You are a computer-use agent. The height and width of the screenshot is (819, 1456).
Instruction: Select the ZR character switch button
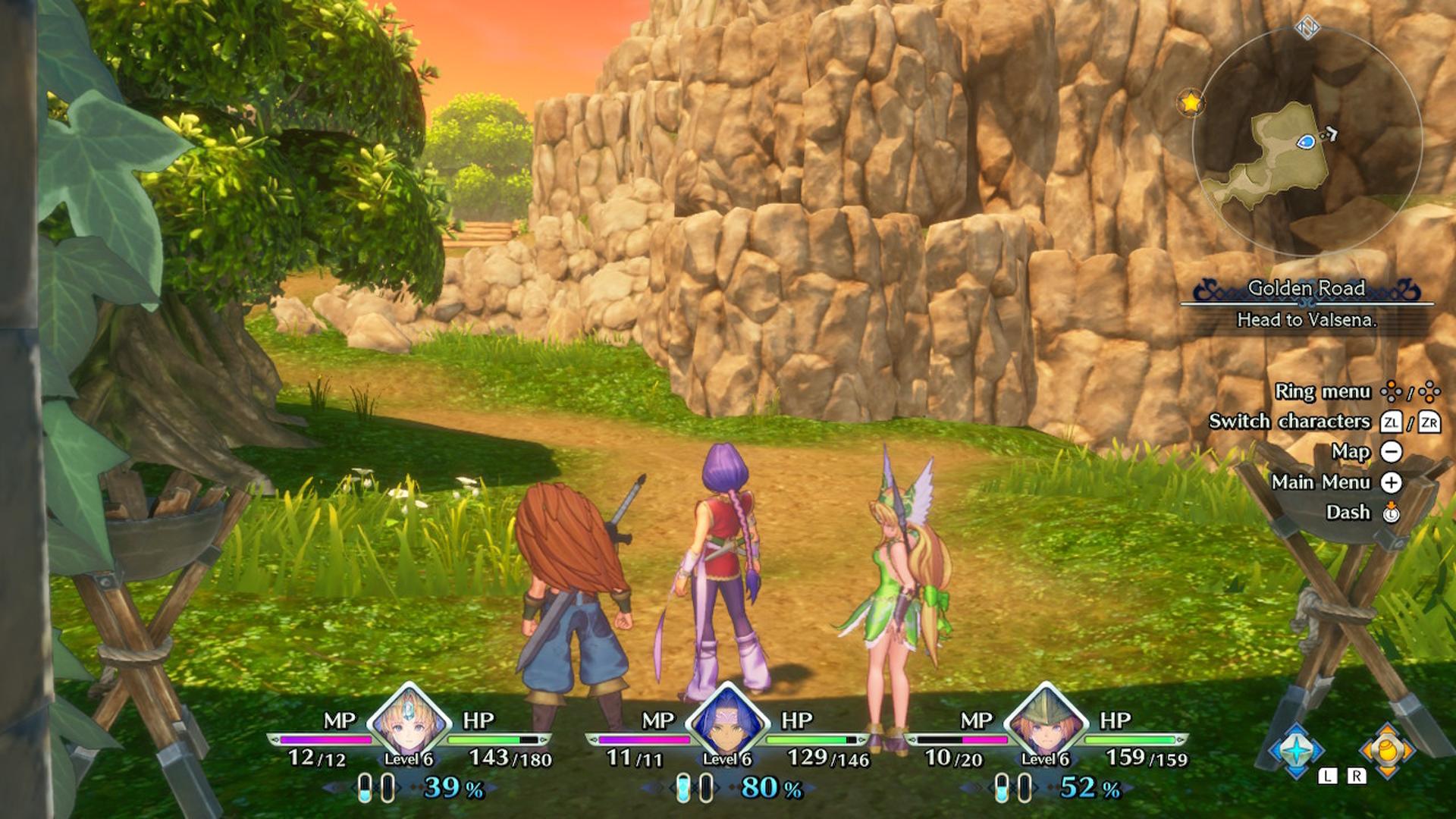[x=1430, y=423]
